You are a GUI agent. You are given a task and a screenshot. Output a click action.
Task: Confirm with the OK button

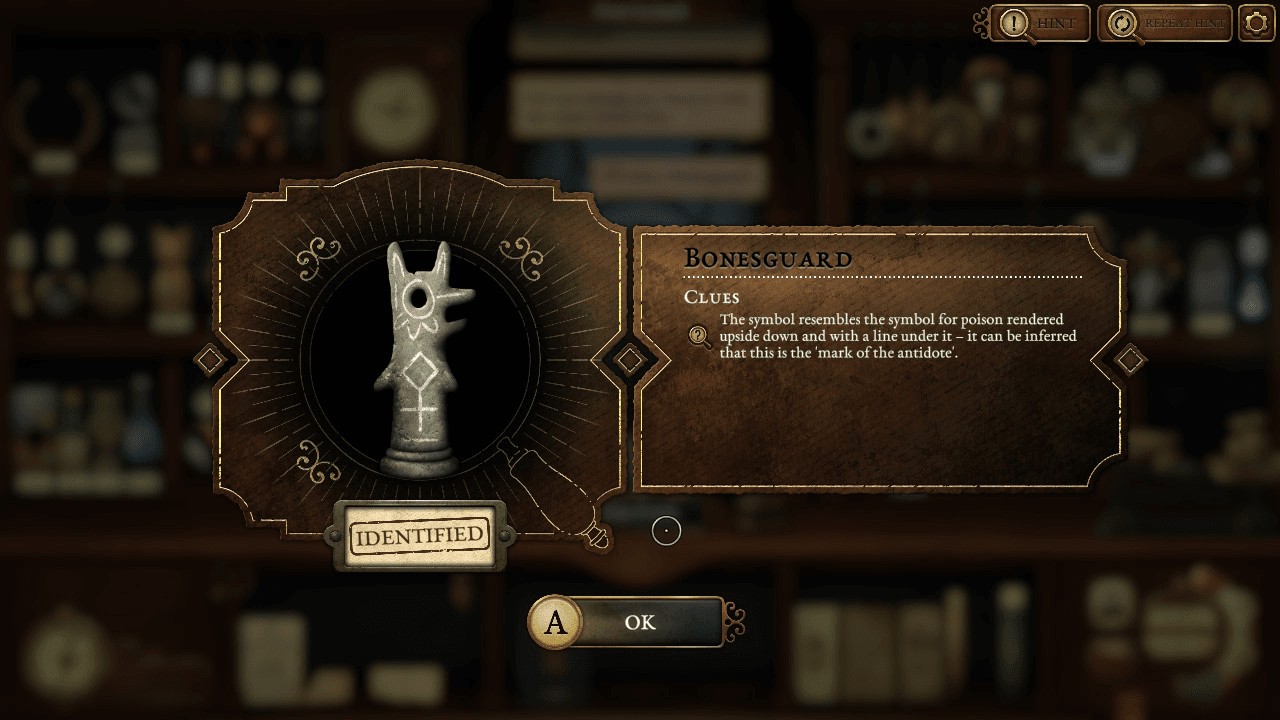tap(638, 622)
